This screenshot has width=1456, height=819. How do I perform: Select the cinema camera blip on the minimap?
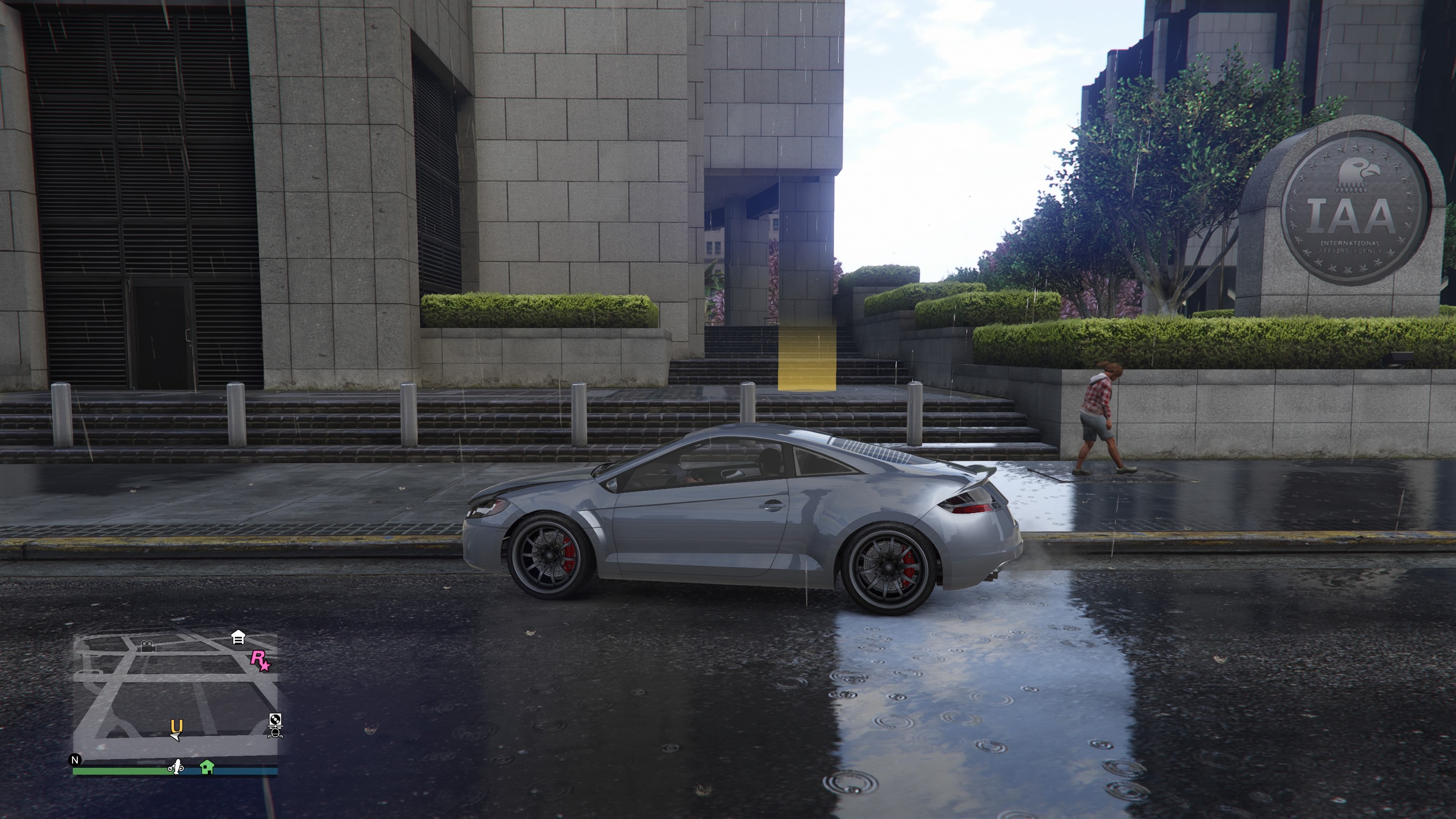148,646
